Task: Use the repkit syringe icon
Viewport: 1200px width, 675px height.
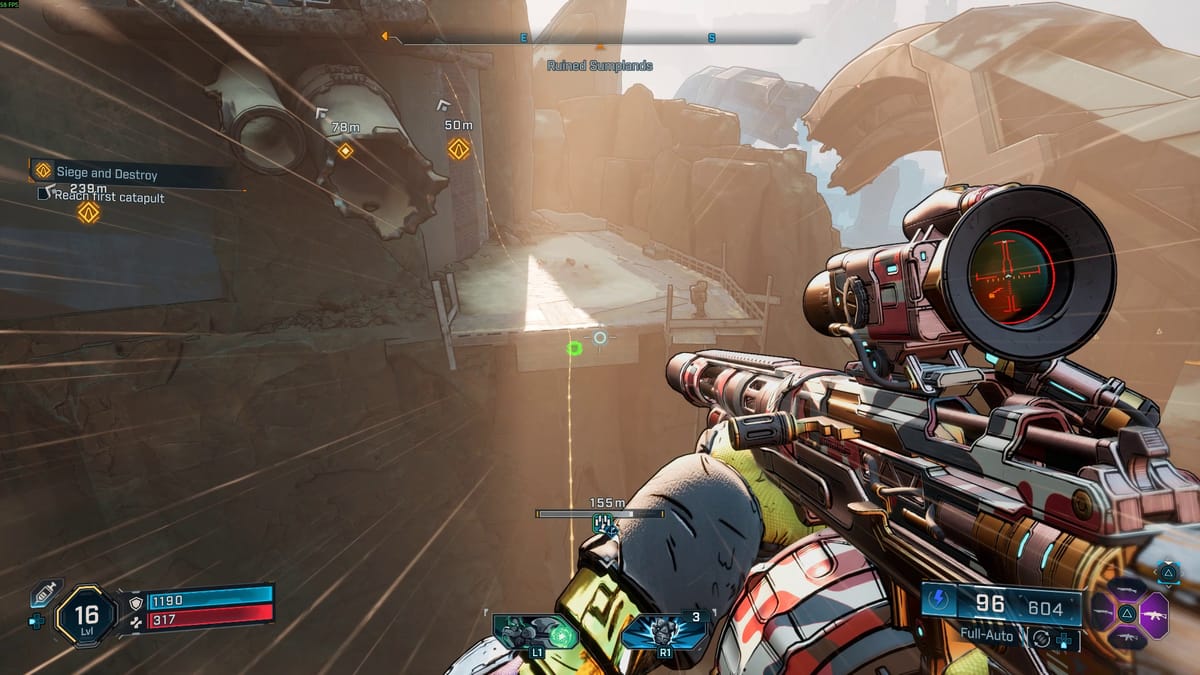Action: tap(43, 593)
